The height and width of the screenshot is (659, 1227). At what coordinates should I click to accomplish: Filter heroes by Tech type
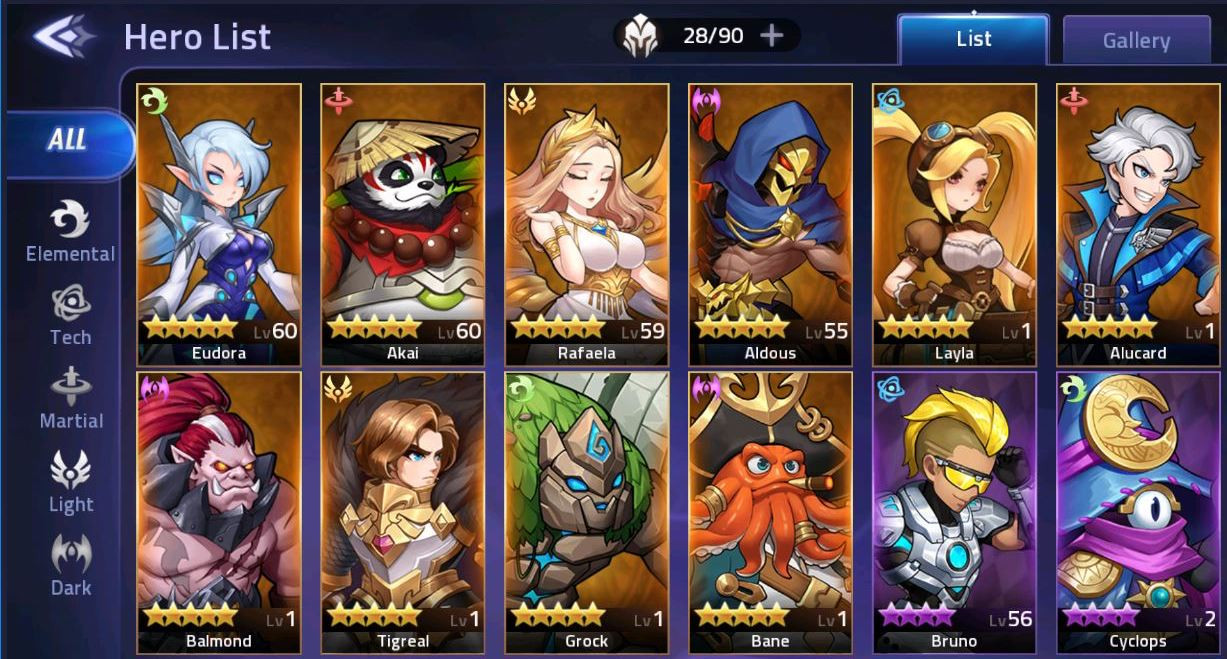(x=70, y=316)
